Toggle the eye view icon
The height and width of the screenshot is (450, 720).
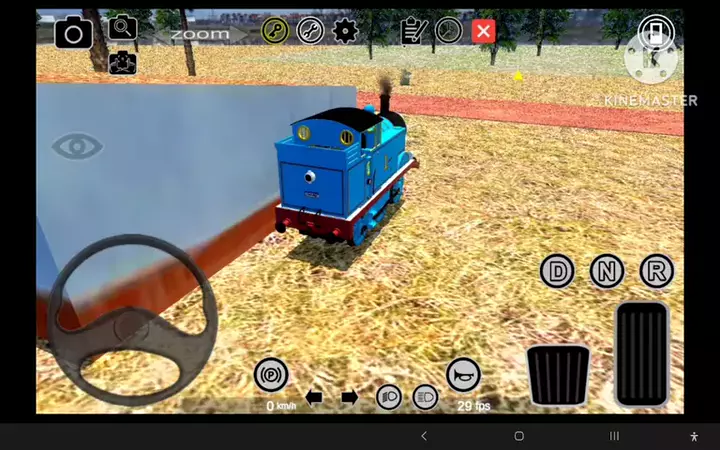(77, 147)
